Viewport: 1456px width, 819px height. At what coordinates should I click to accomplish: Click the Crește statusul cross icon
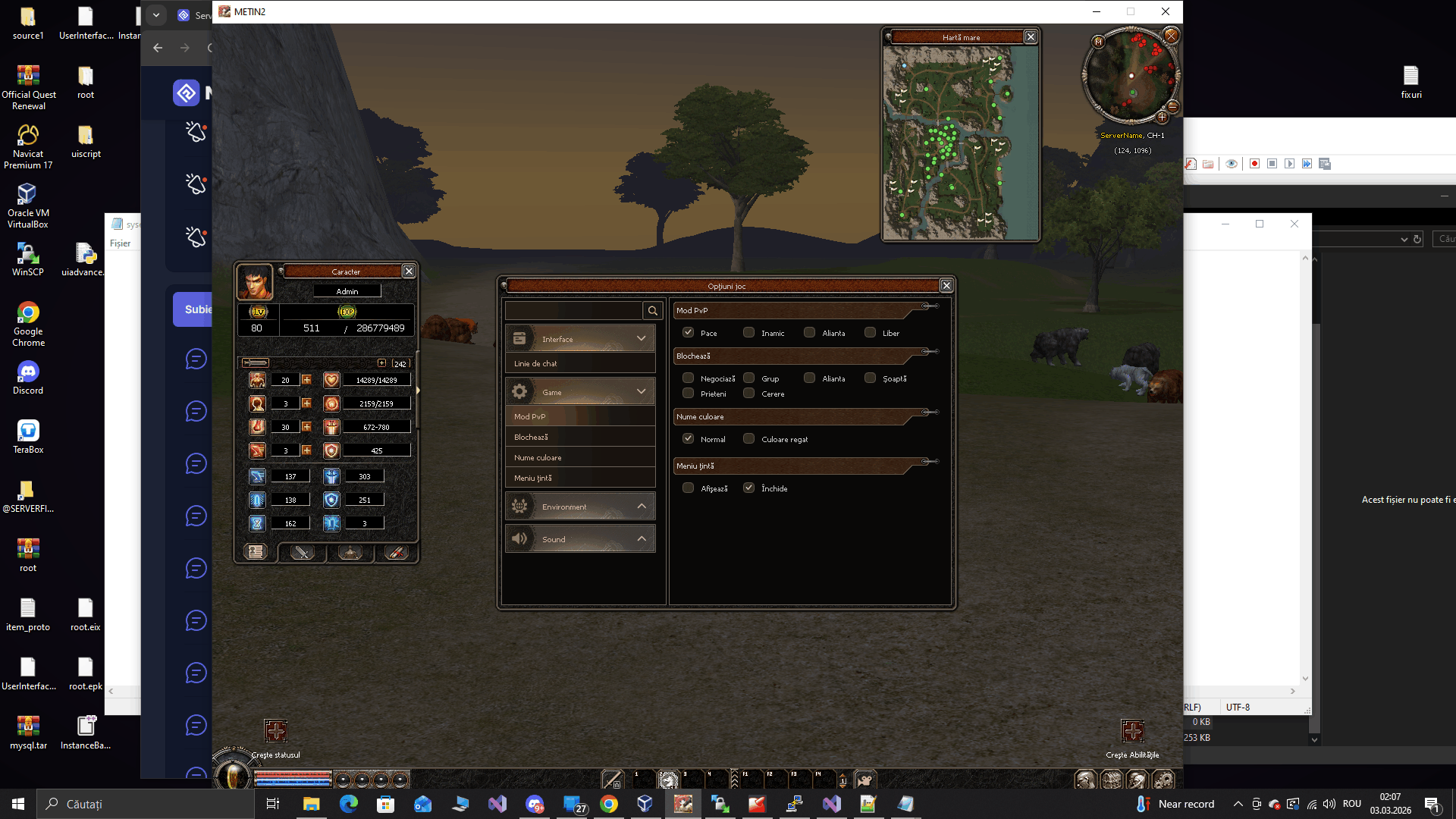275,730
